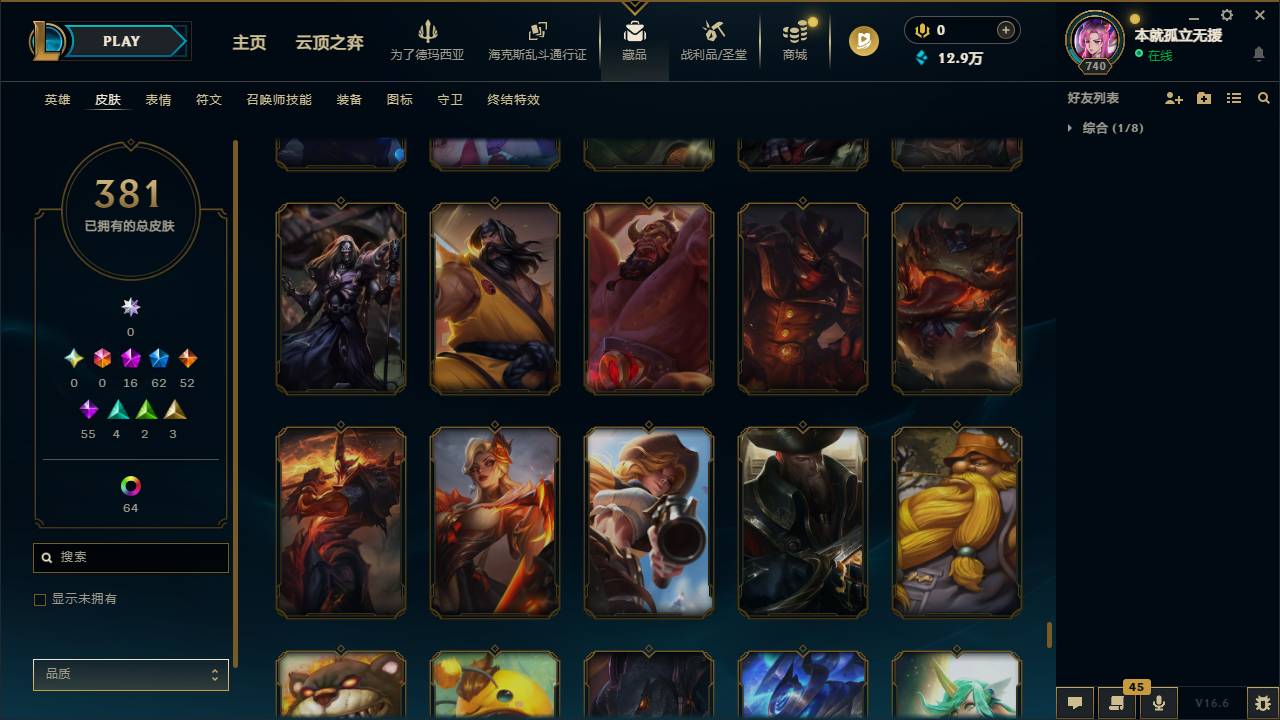Click the 搜索 search input field
The width and height of the screenshot is (1280, 720).
click(x=130, y=557)
